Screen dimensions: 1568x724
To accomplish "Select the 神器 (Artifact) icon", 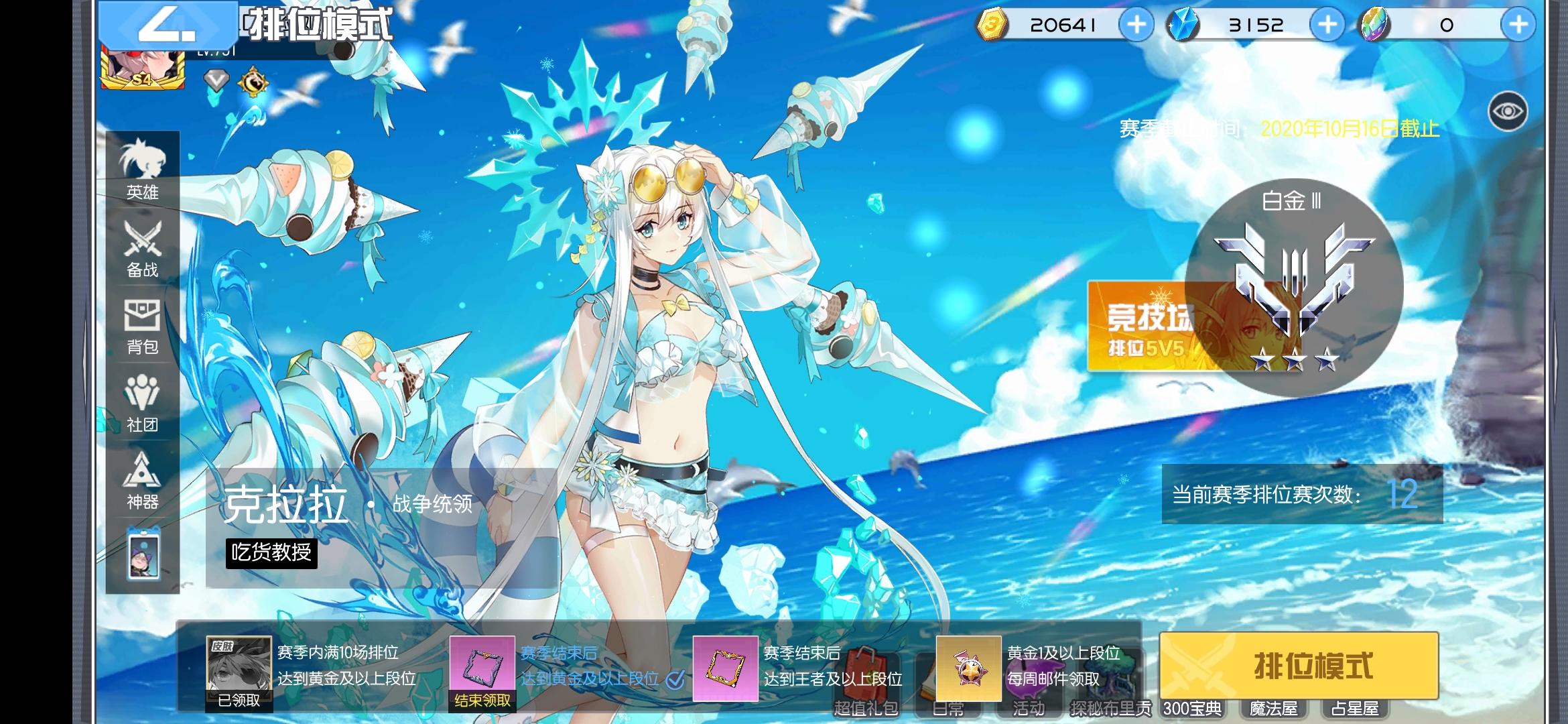I will point(141,483).
